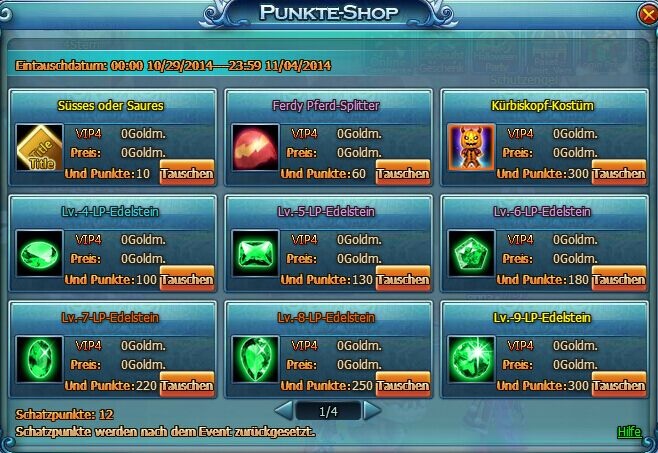Click Tauschen for Lv.-5-LP-Edelstein

pos(403,279)
